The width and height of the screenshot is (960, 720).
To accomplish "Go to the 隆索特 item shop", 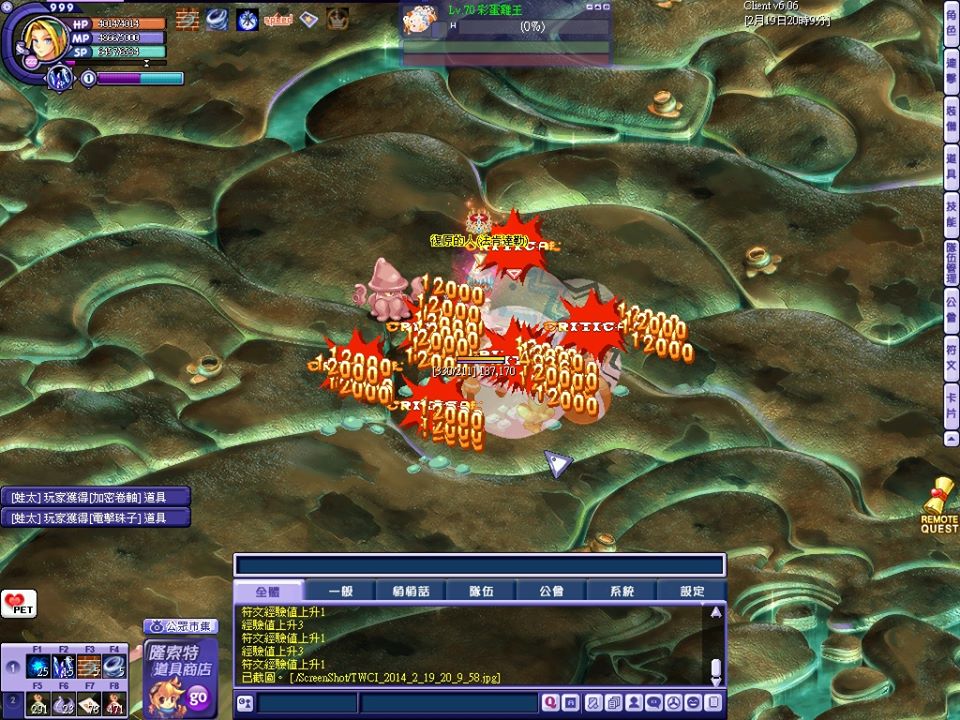I will (180, 677).
